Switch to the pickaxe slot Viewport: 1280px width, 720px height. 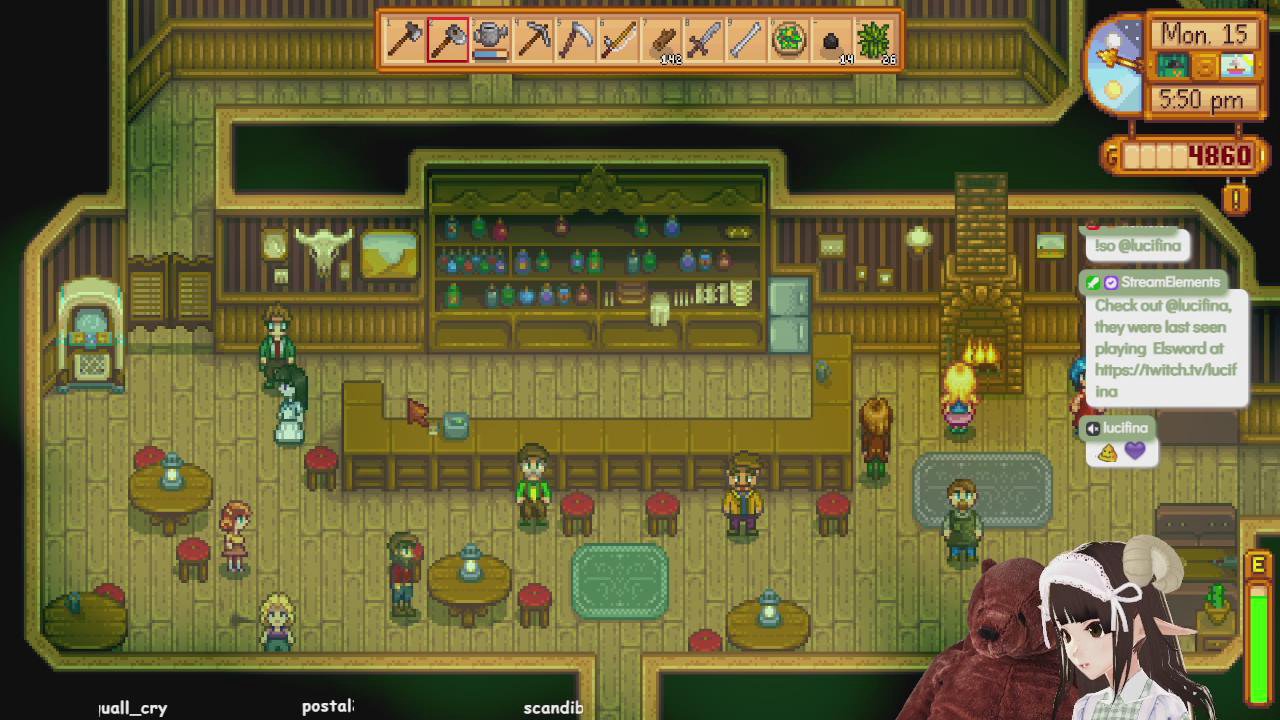coord(533,41)
